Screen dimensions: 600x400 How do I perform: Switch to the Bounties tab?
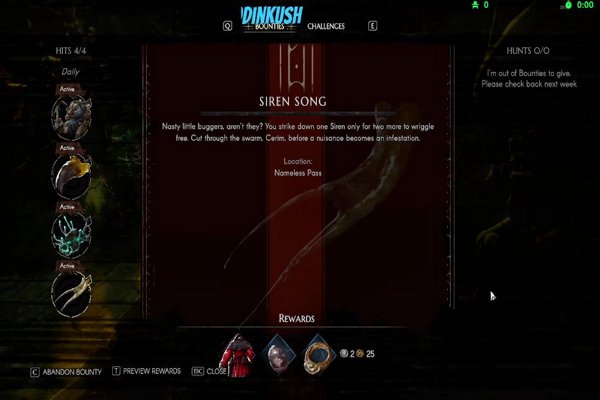(264, 26)
